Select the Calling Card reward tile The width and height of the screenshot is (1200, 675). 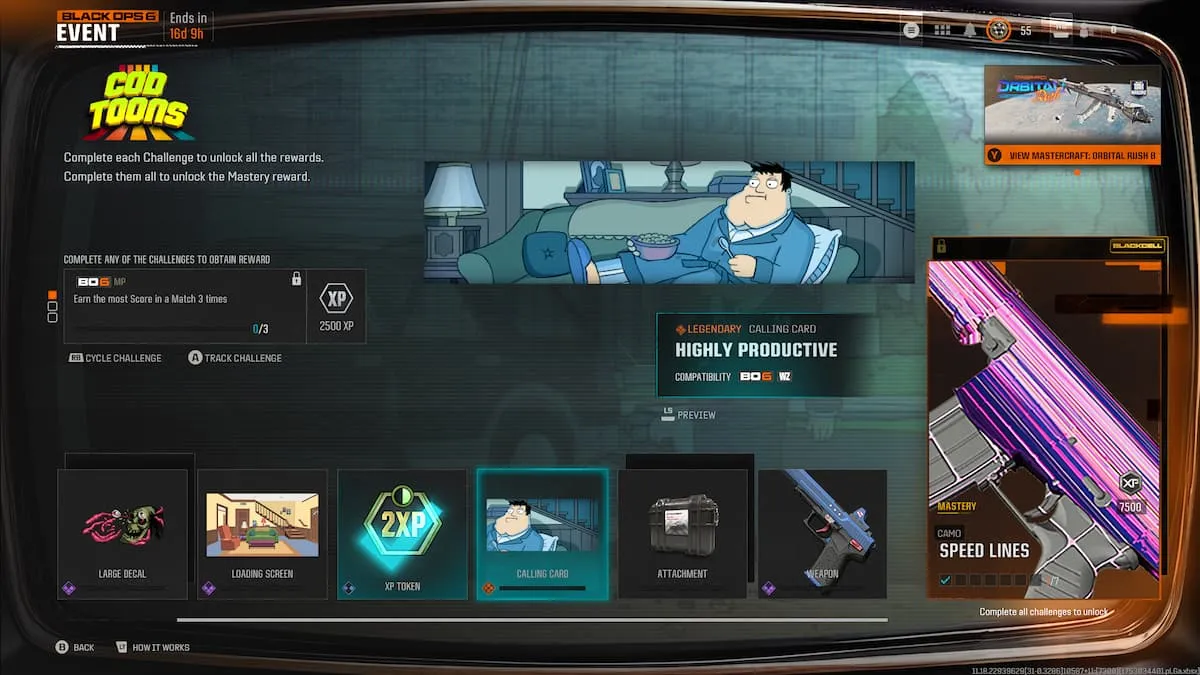click(542, 534)
